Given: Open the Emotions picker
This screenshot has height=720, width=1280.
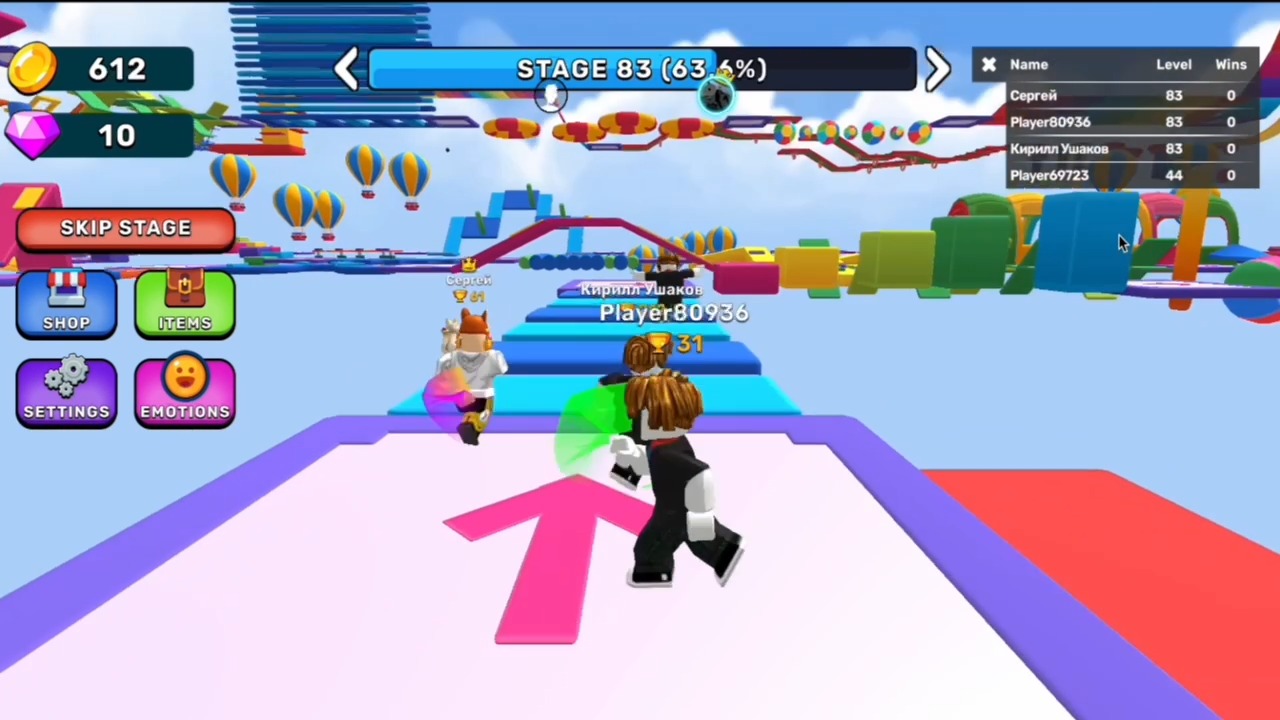Looking at the screenshot, I should pos(184,392).
